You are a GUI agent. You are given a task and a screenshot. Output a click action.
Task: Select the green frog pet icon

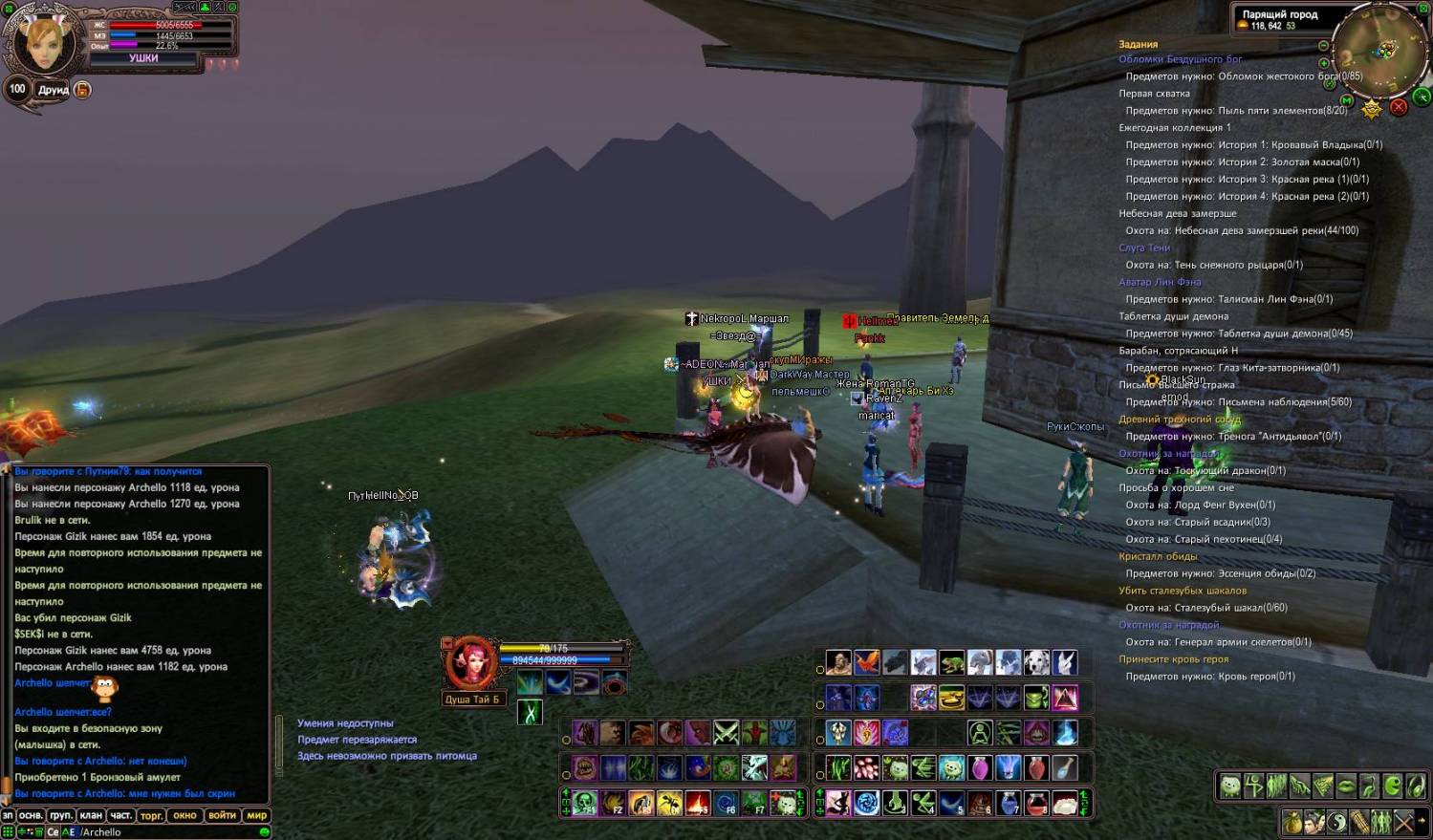(x=951, y=662)
